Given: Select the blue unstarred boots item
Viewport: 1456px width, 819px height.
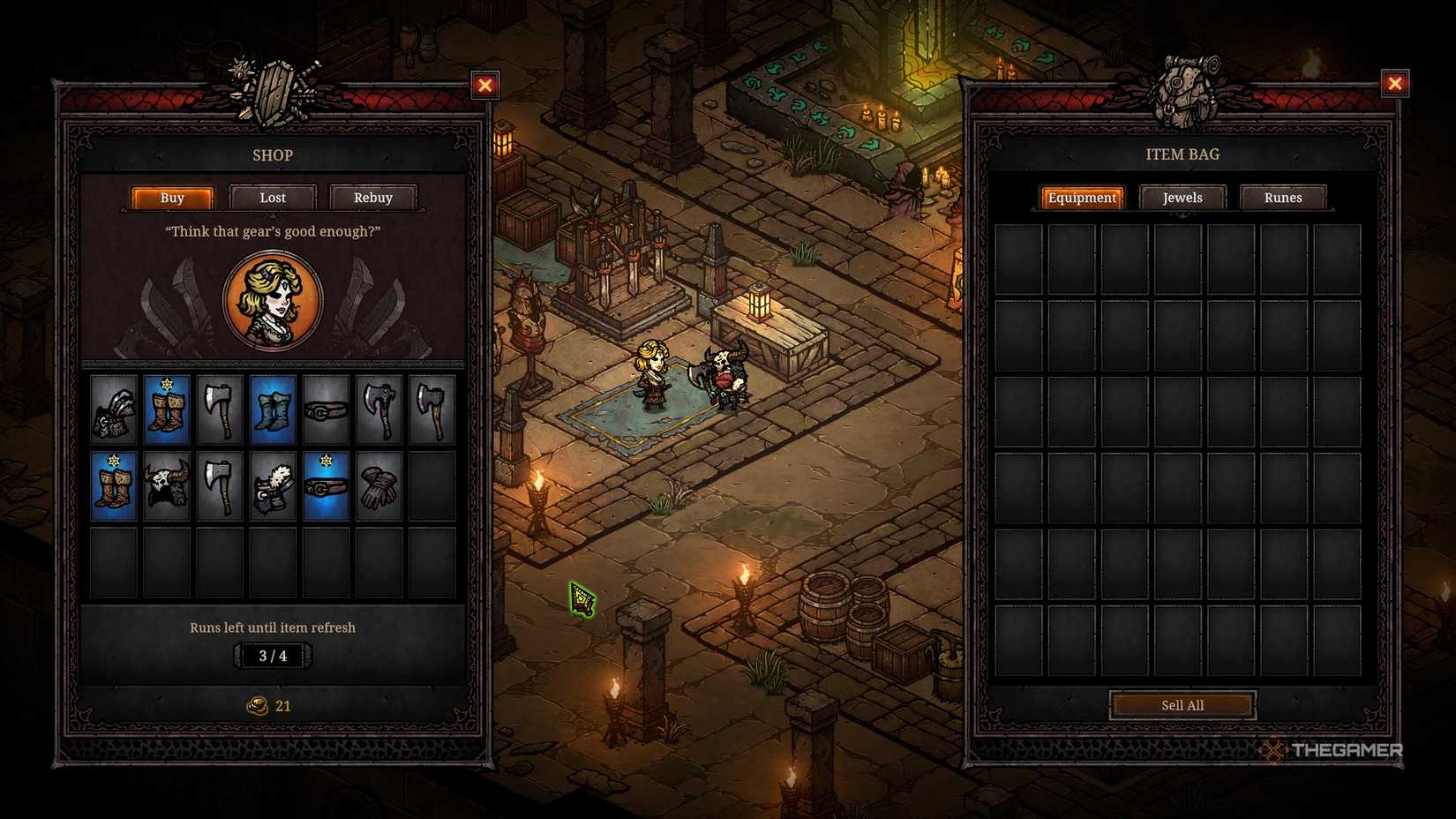Looking at the screenshot, I should (x=274, y=409).
